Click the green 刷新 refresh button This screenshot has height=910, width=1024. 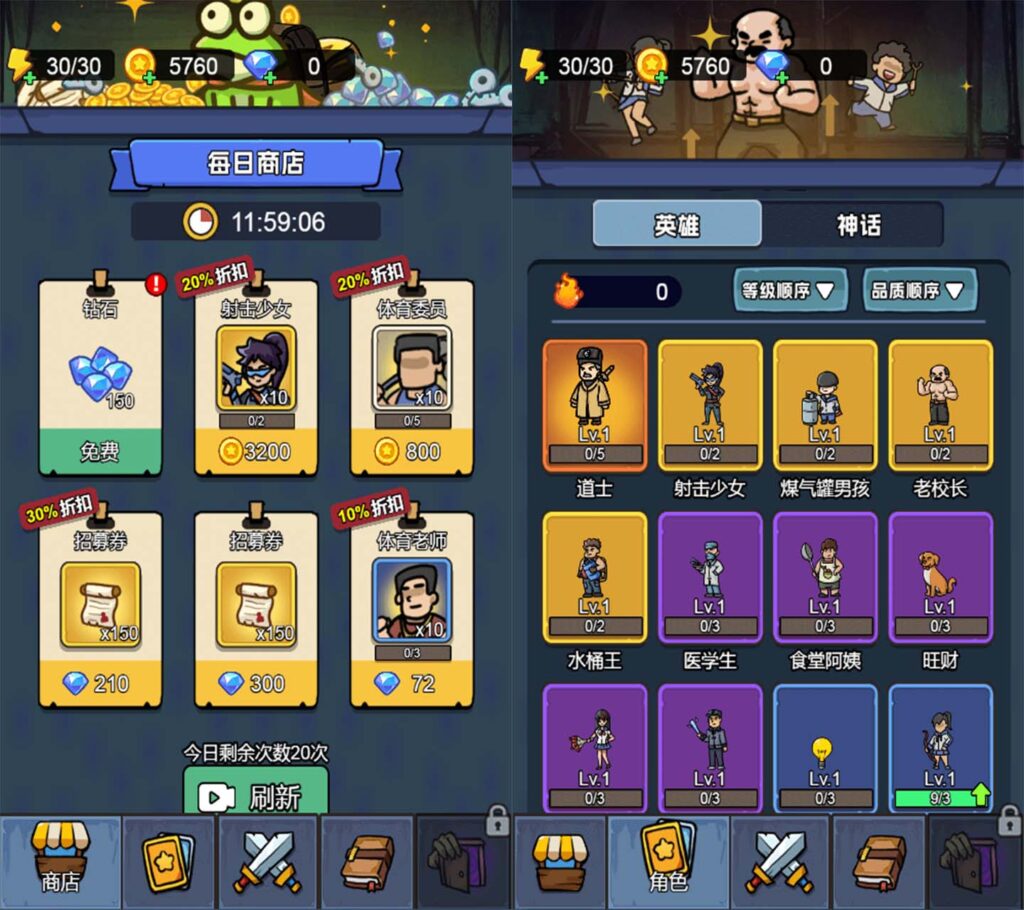pyautogui.click(x=256, y=796)
